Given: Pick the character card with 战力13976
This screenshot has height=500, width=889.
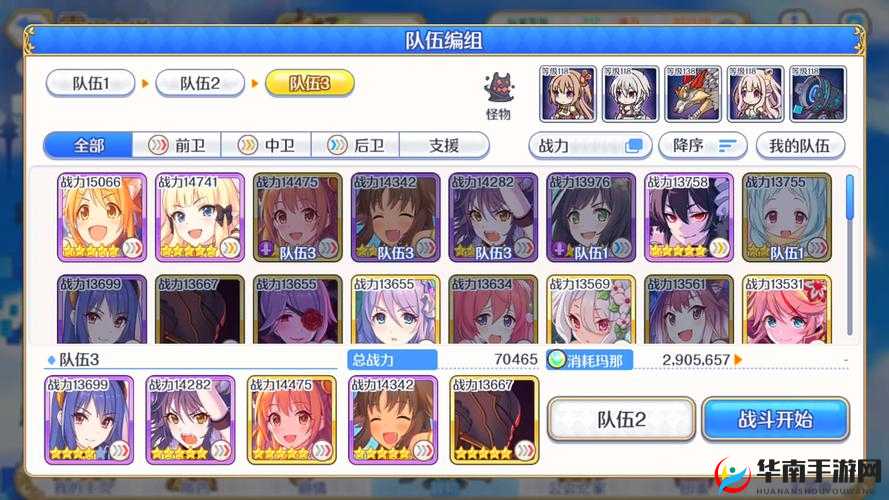Looking at the screenshot, I should (x=591, y=217).
